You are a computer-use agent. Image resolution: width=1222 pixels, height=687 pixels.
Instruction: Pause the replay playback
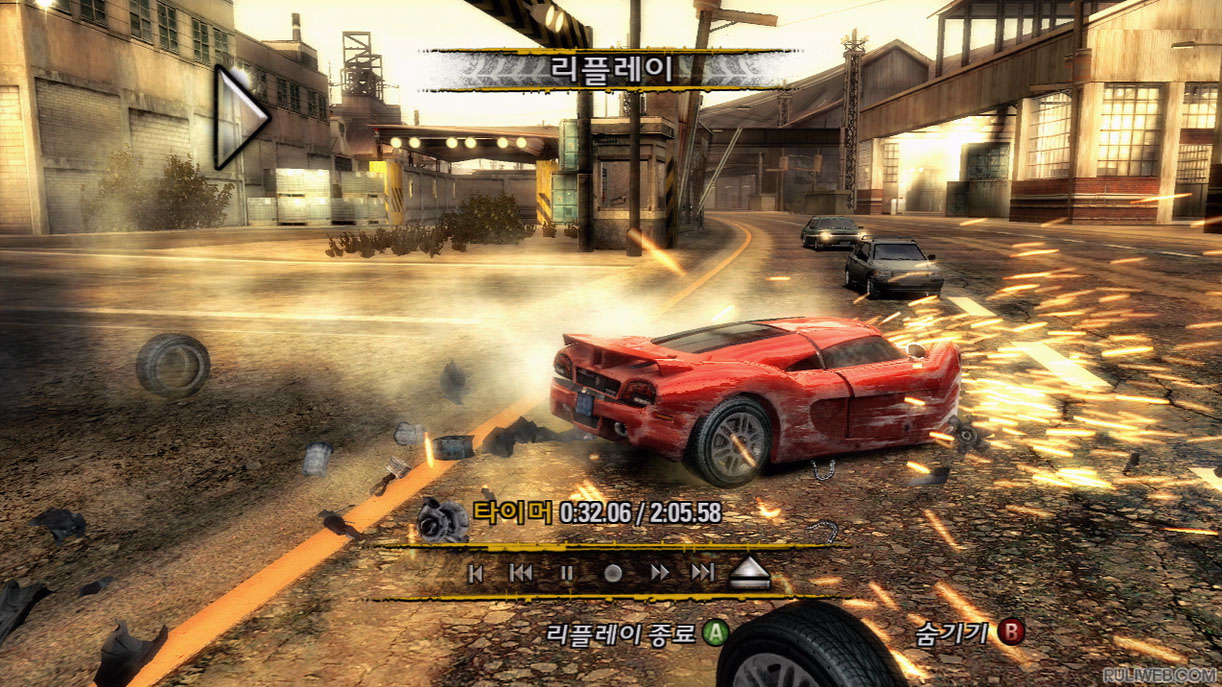pos(566,573)
